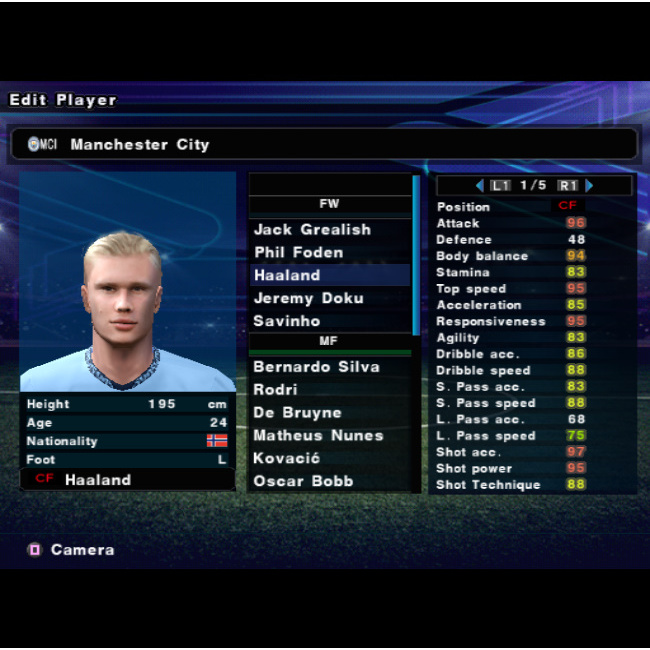The height and width of the screenshot is (650, 650).
Task: Go to the next stats page arrow
Action: point(589,186)
